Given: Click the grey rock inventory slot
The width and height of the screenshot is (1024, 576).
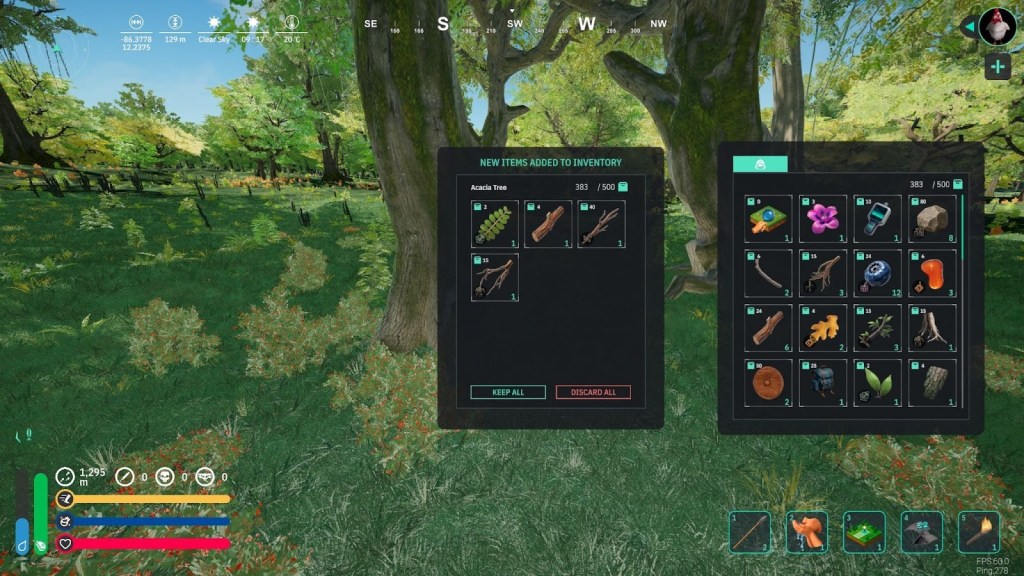Looking at the screenshot, I should (932, 219).
